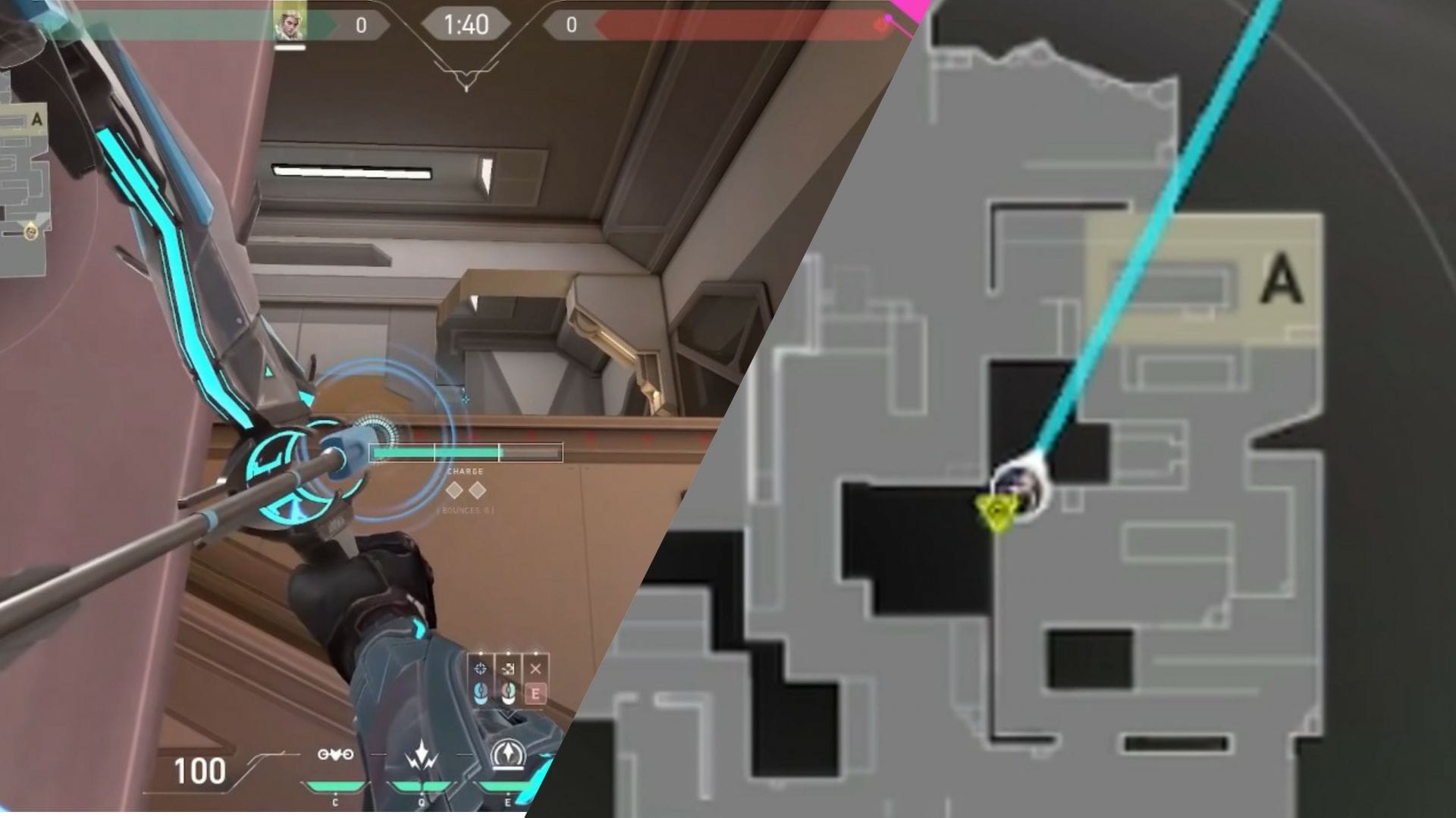The image size is (1456, 818).
Task: Click the X cancel icon next to the arrow icons
Action: [535, 669]
